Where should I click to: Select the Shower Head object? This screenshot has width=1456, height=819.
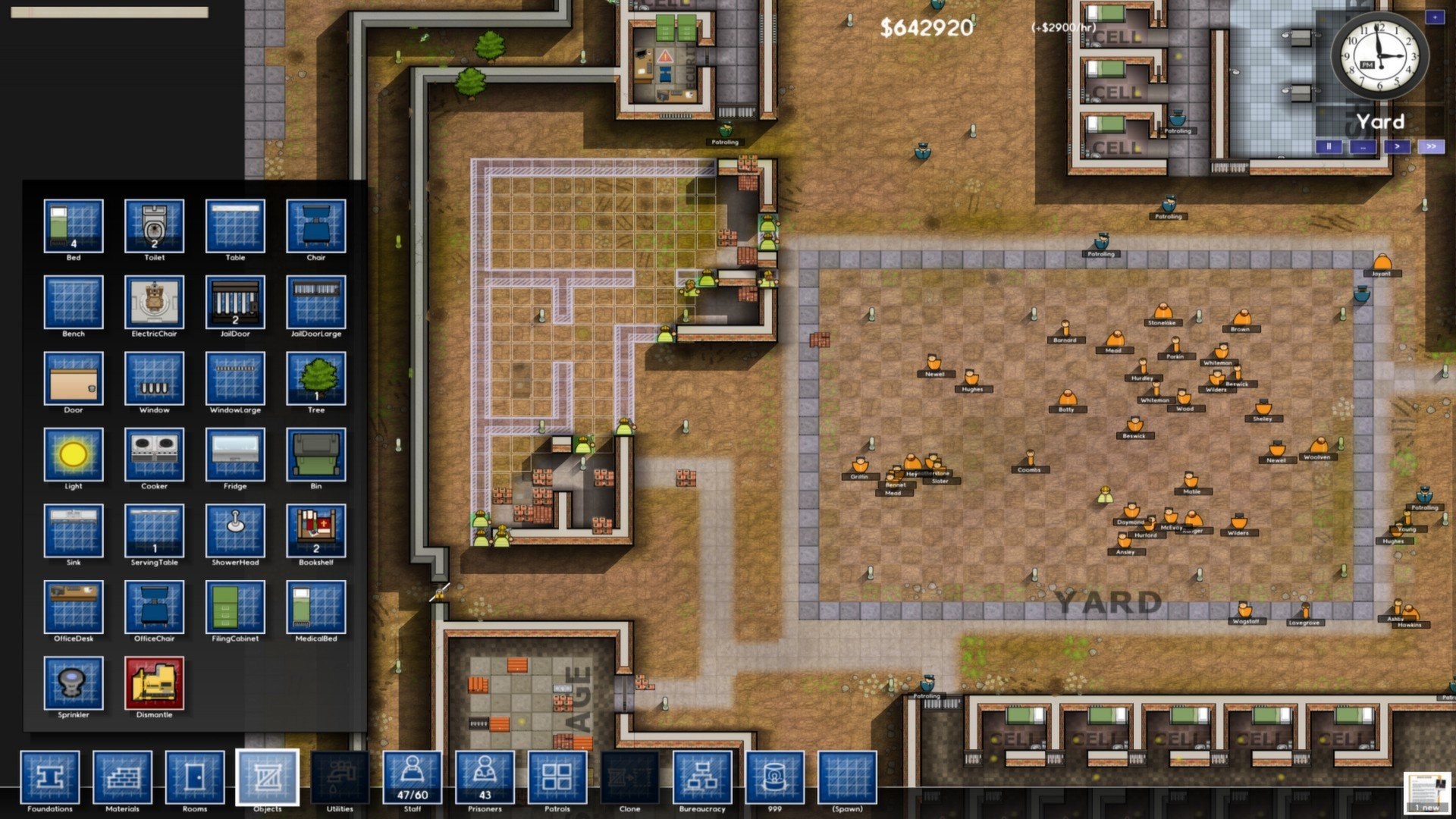pos(235,533)
